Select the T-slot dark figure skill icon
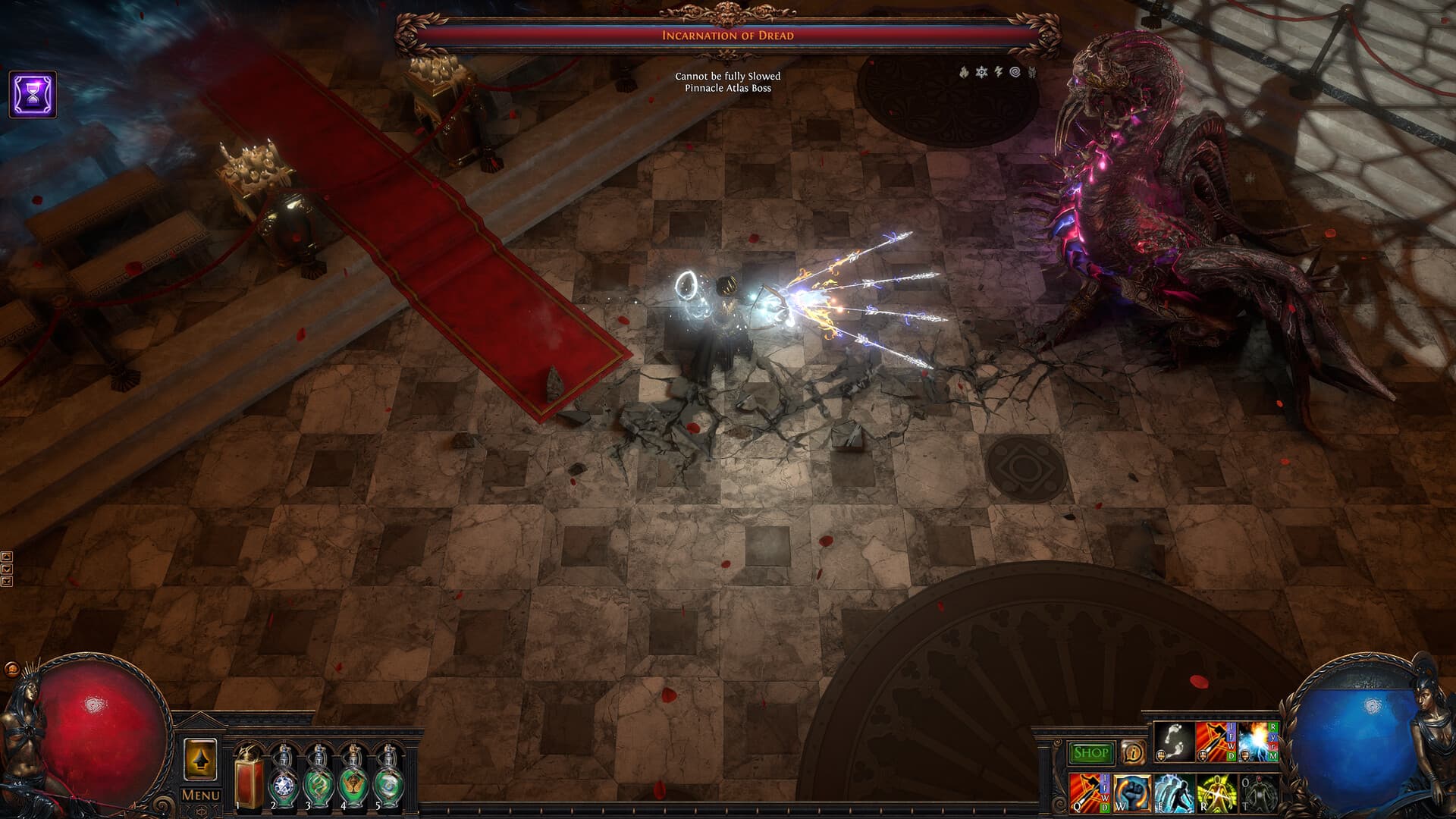 tap(1259, 795)
